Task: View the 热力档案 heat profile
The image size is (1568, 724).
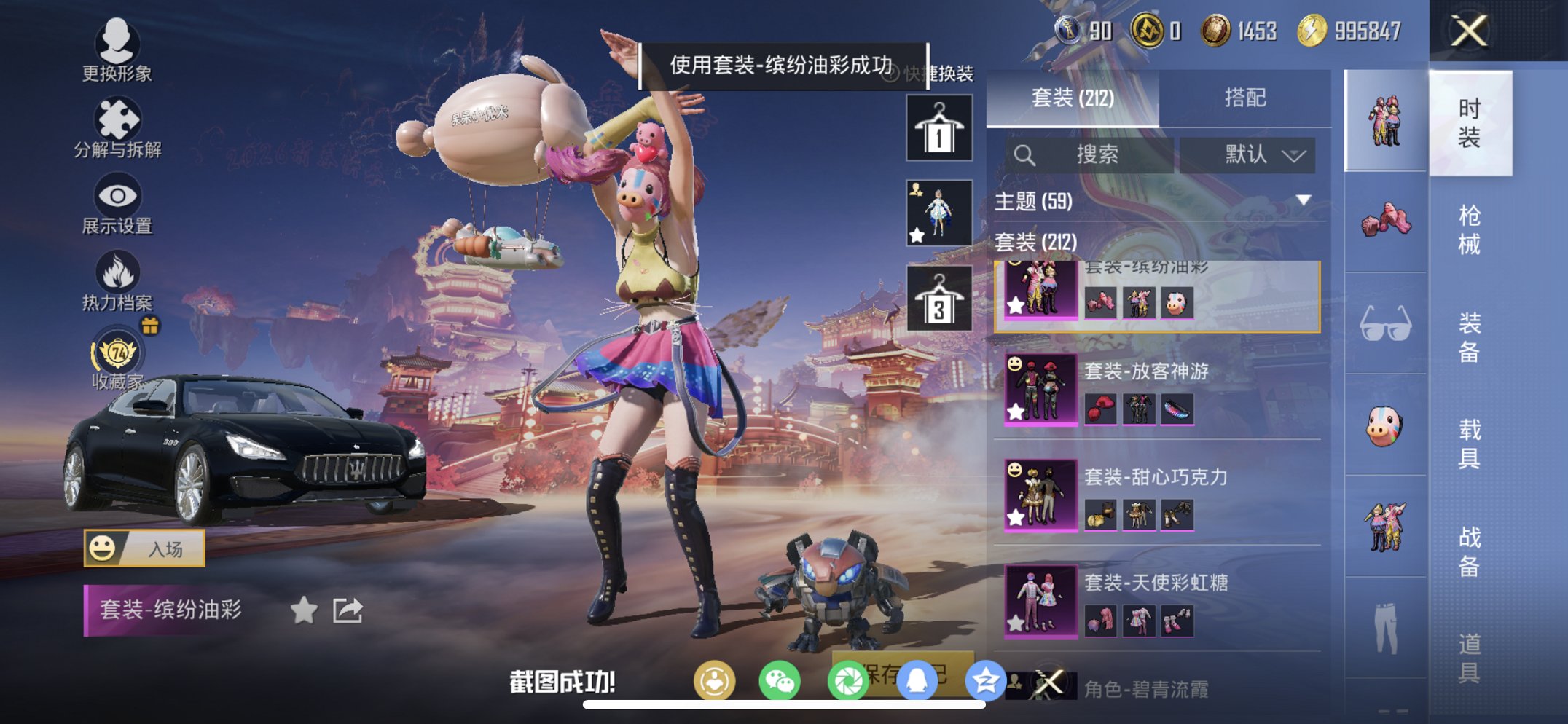Action: click(x=119, y=275)
